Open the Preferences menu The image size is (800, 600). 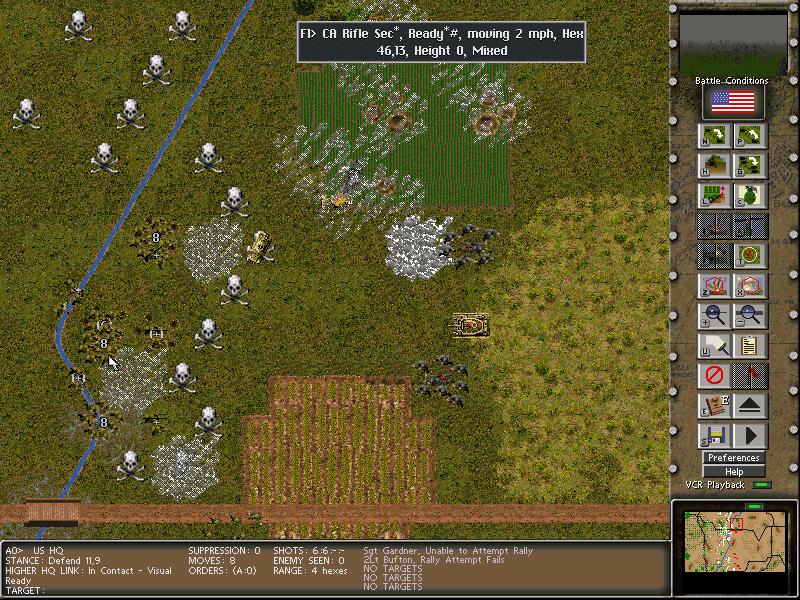[x=733, y=458]
